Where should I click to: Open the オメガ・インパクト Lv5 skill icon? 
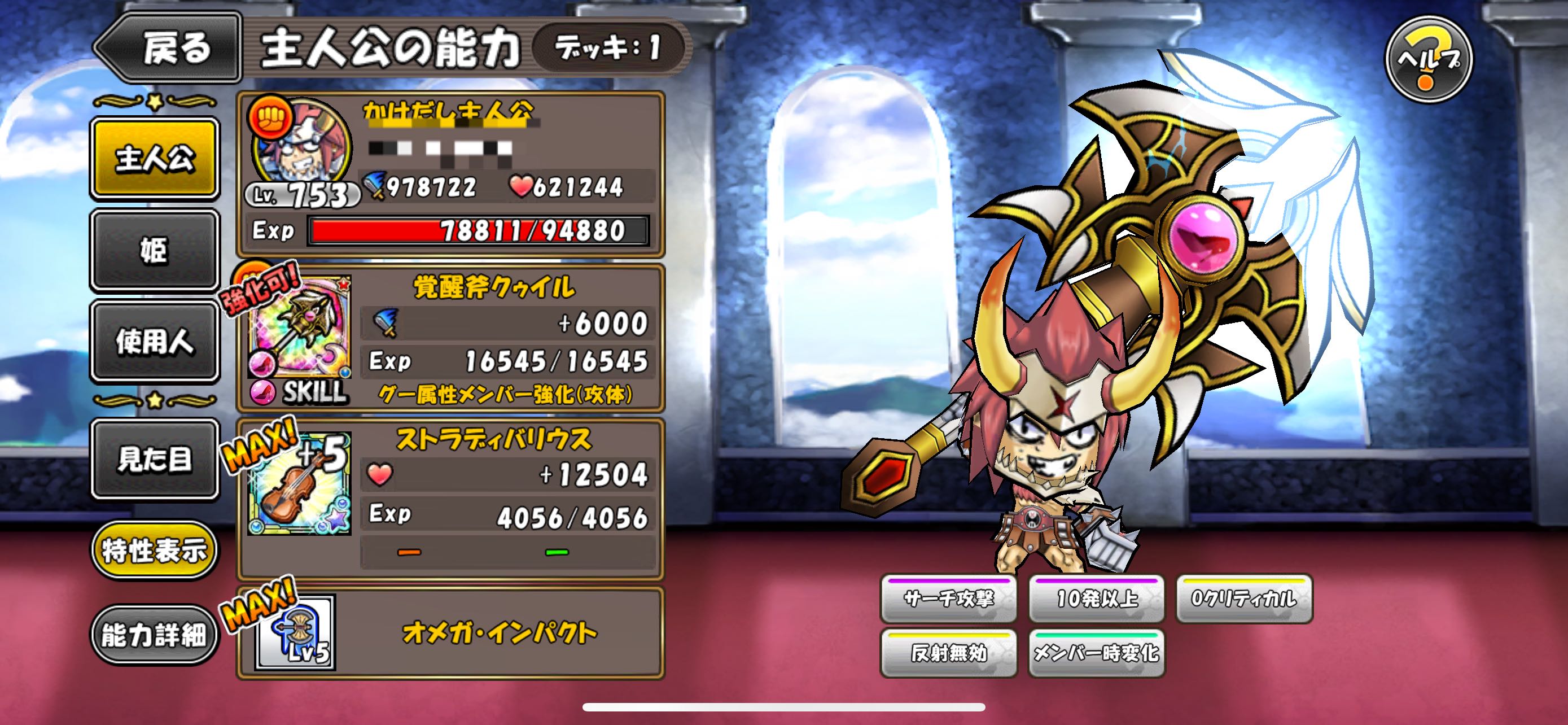click(x=296, y=633)
